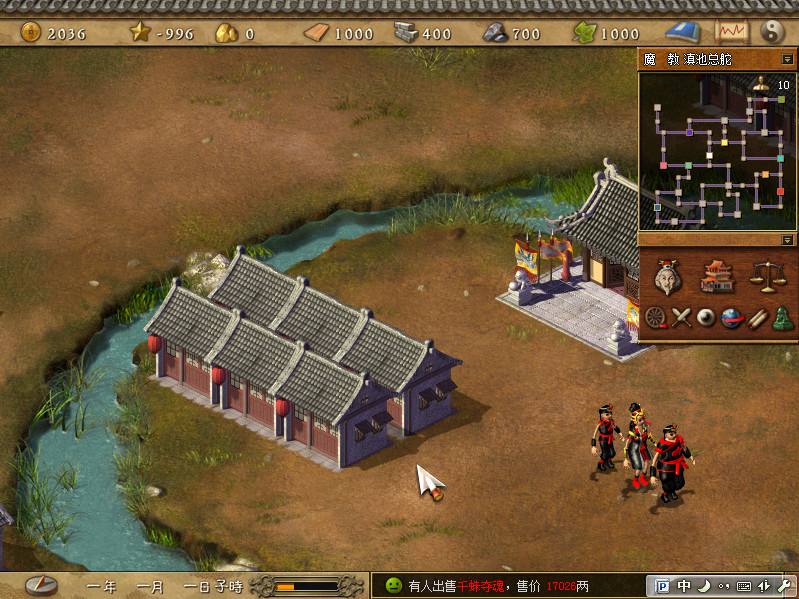The image size is (799, 599).
Task: Open the blue and red globe icon
Action: coord(731,318)
